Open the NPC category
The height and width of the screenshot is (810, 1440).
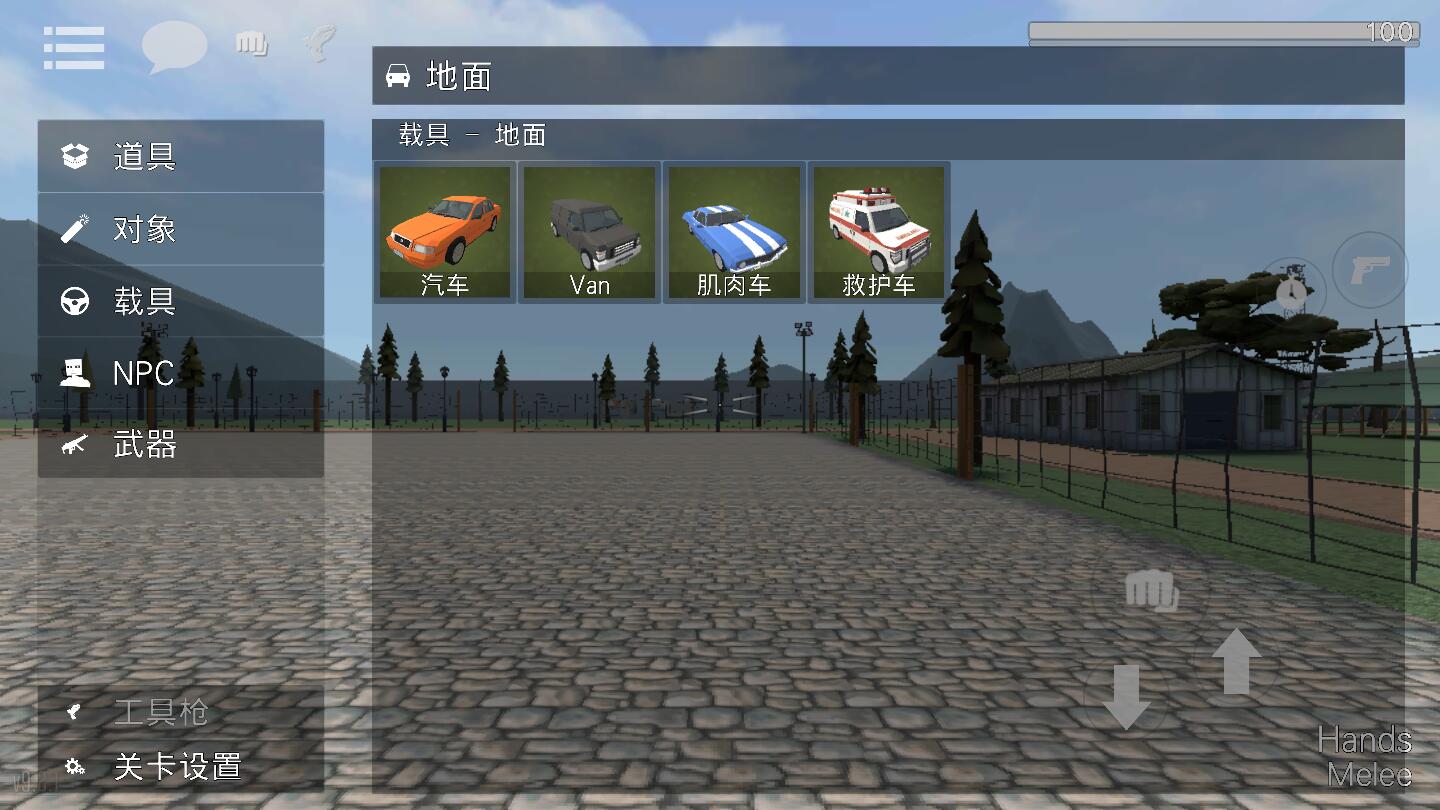pos(180,373)
